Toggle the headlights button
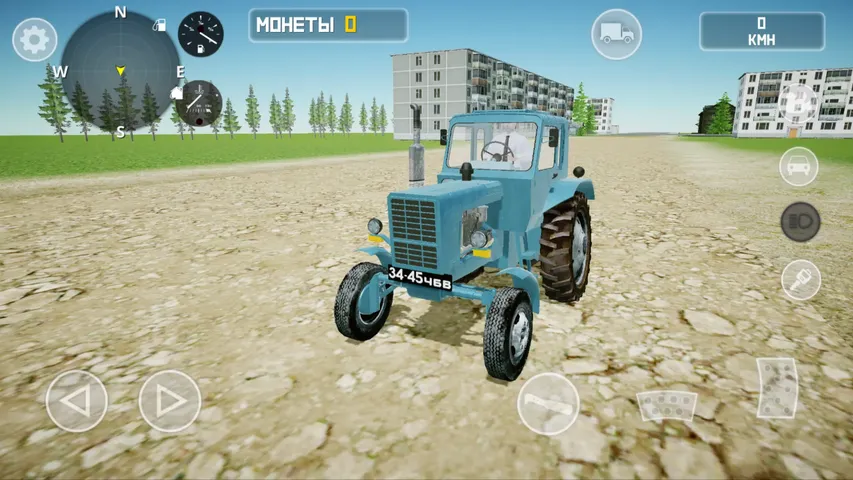 tap(800, 222)
